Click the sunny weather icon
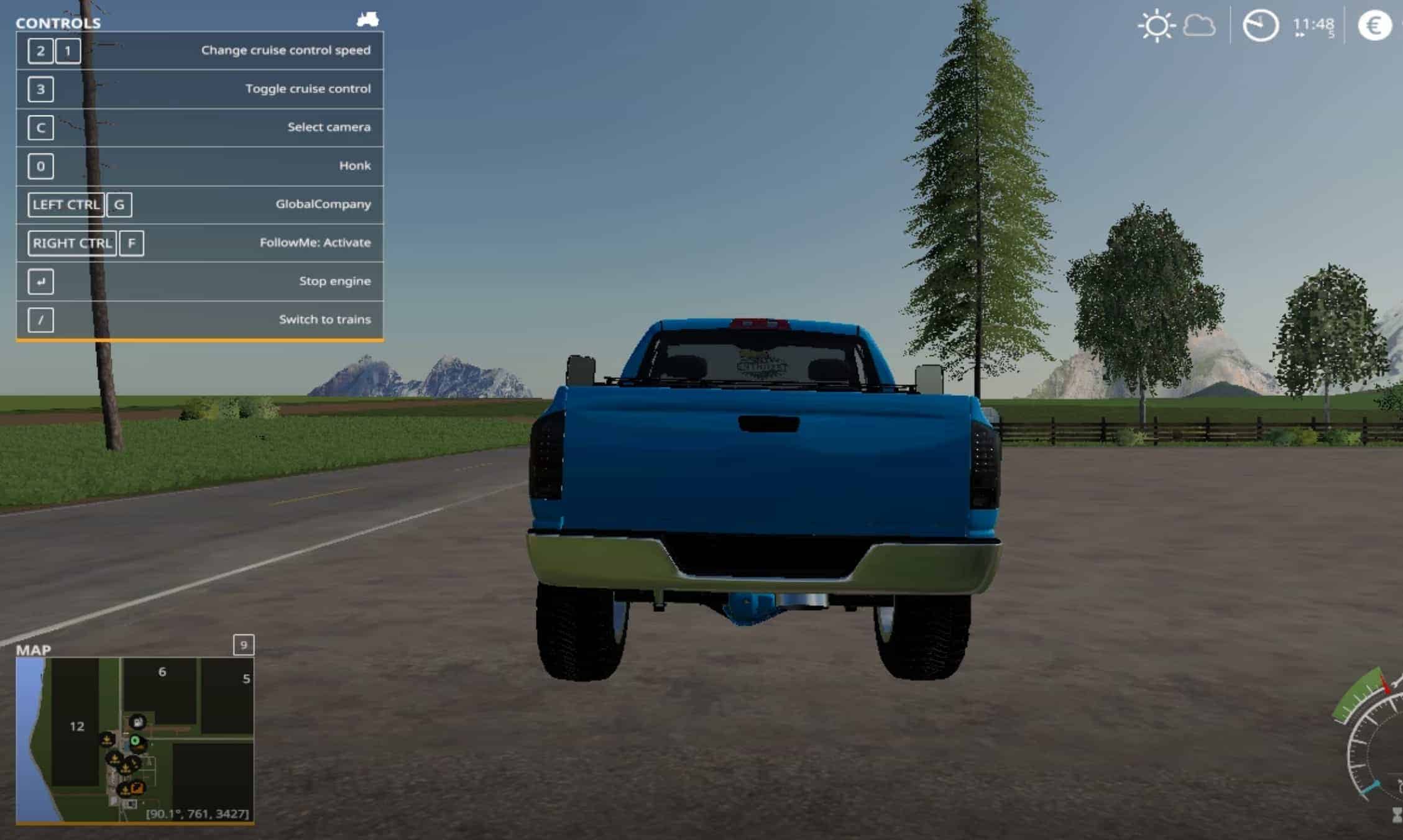 (x=1156, y=26)
